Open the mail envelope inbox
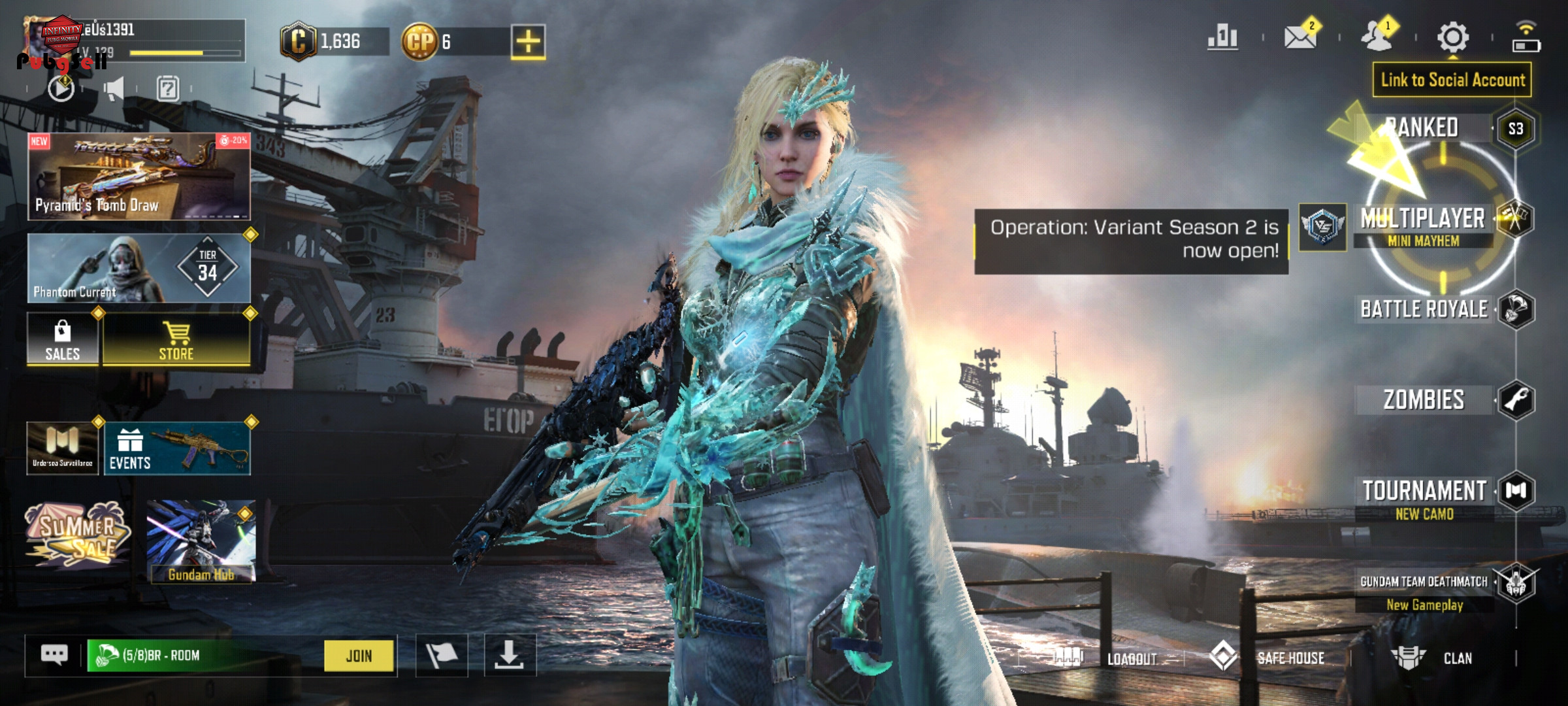This screenshot has height=706, width=1568. 1300,37
